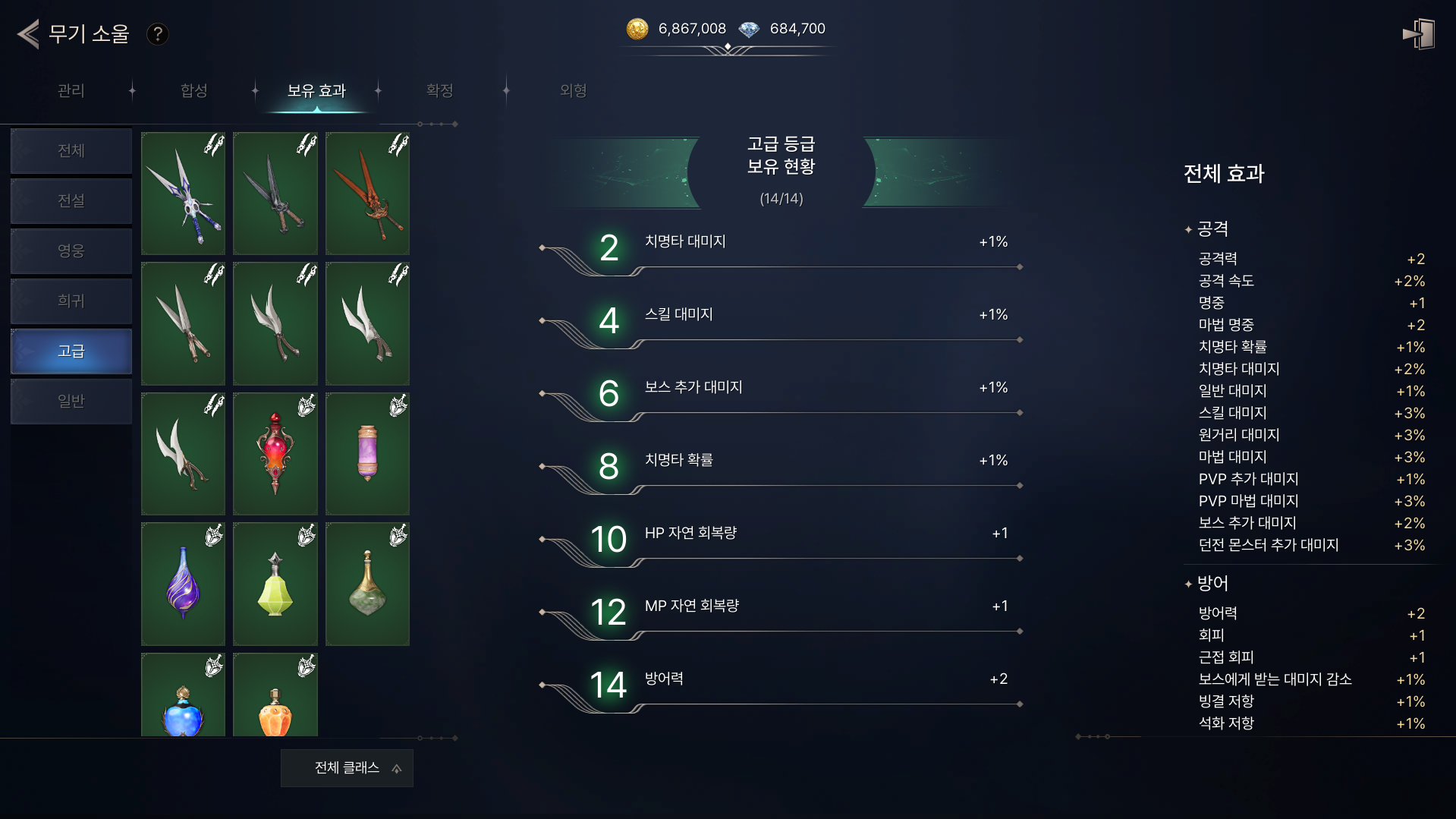The image size is (1456, 819).
Task: Select the 고급 grade filter
Action: (x=71, y=351)
